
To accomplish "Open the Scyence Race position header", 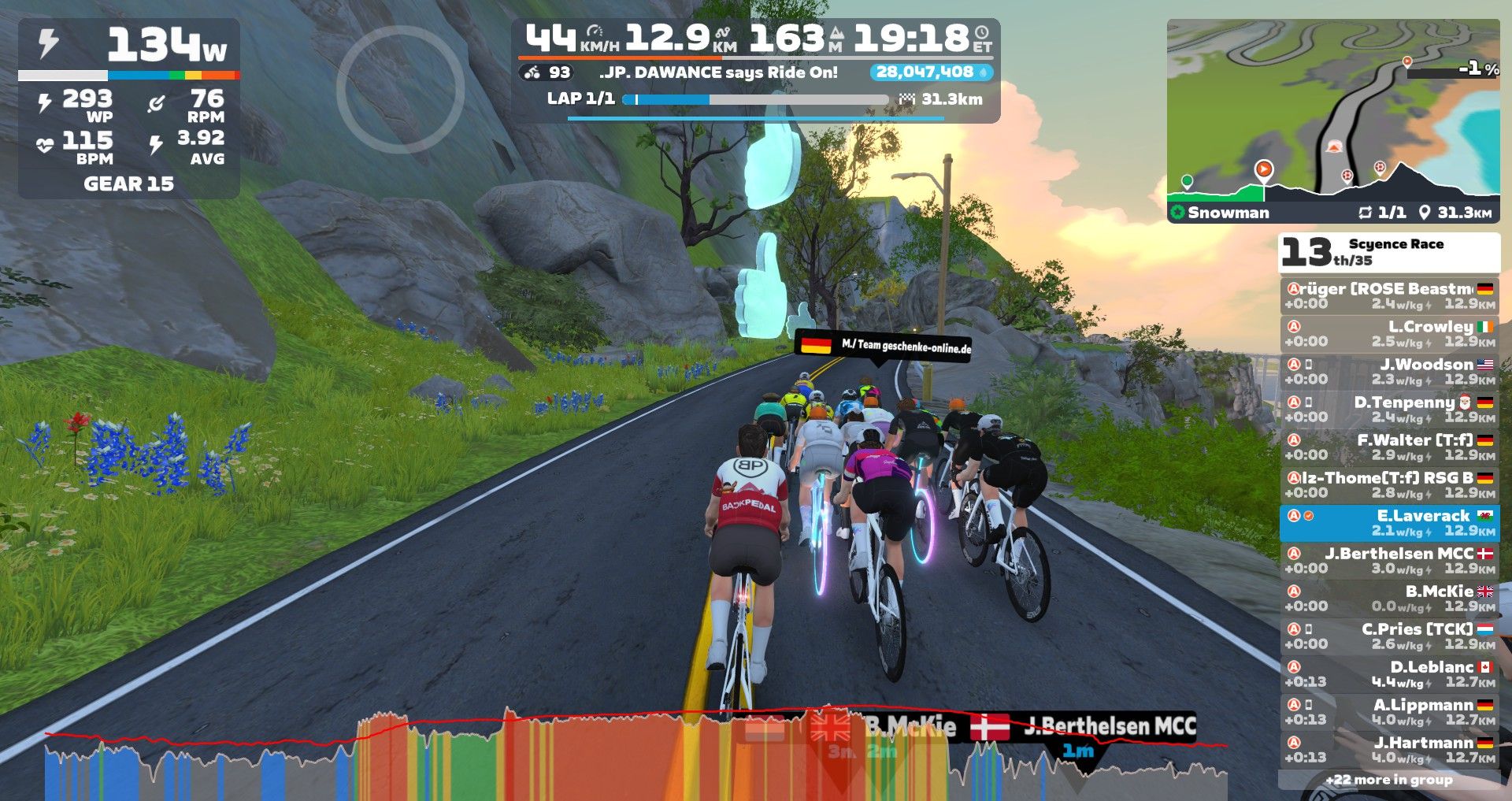I will click(1389, 252).
